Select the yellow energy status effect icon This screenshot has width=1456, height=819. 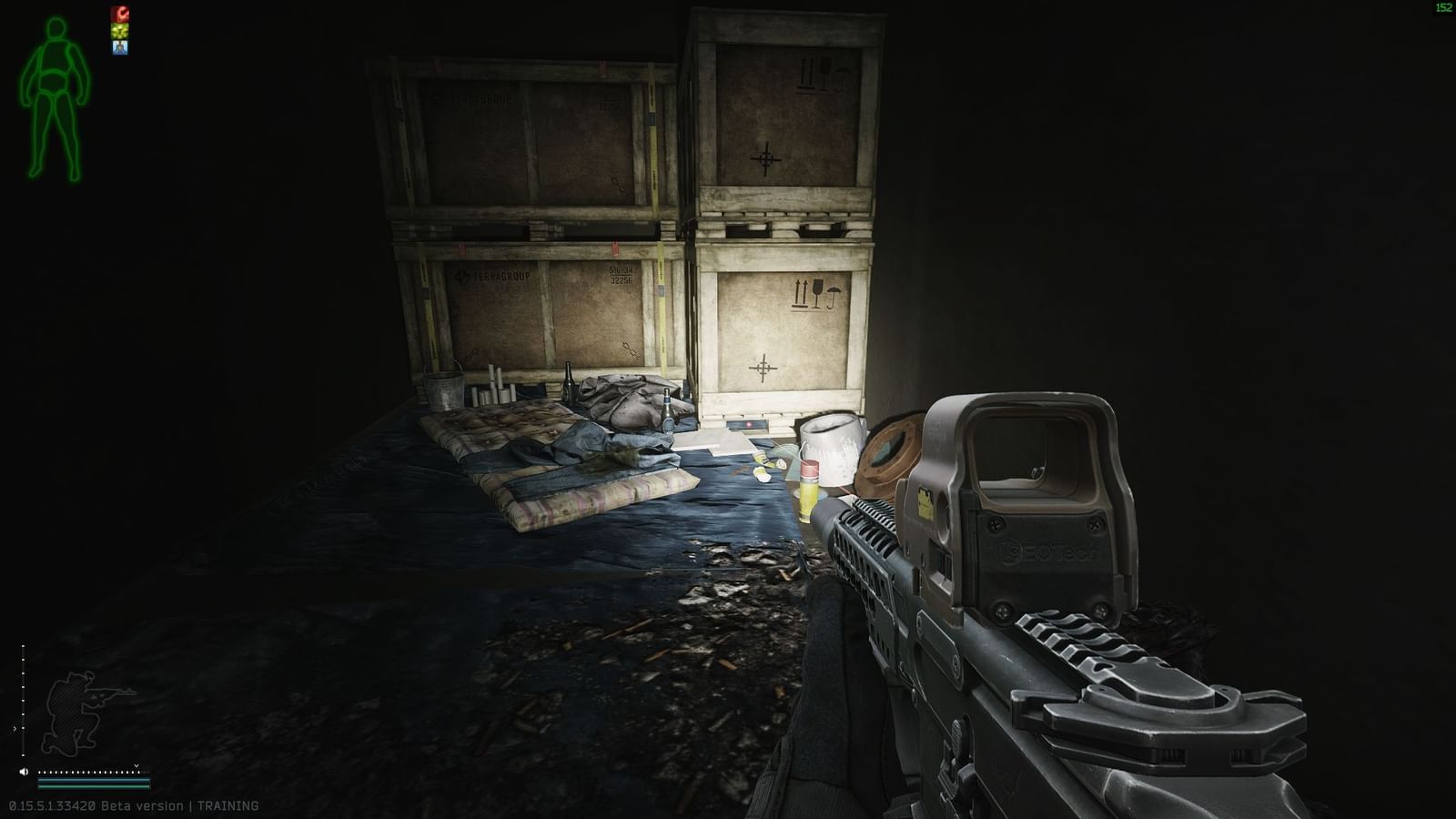121,30
